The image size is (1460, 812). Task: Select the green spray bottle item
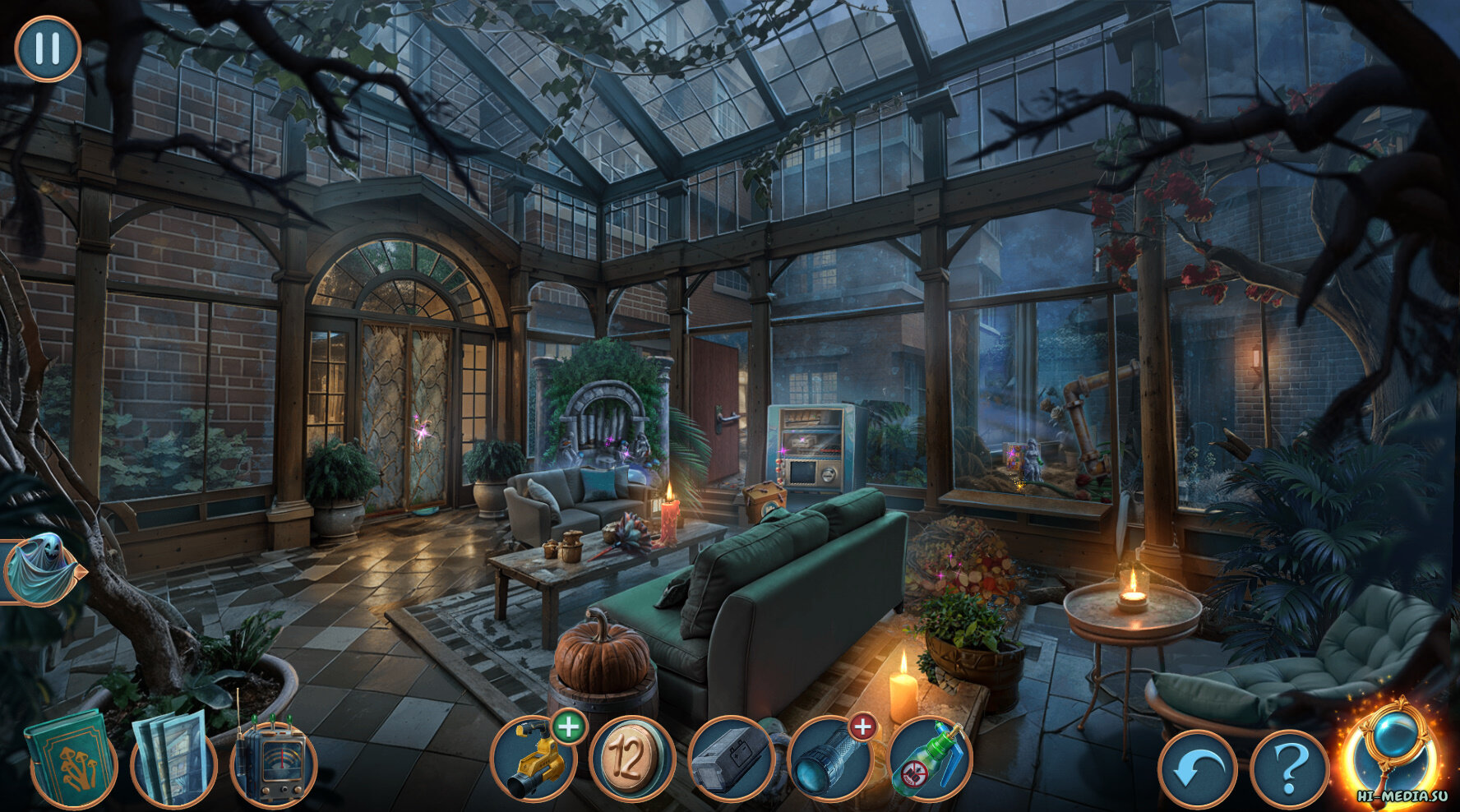[x=930, y=760]
